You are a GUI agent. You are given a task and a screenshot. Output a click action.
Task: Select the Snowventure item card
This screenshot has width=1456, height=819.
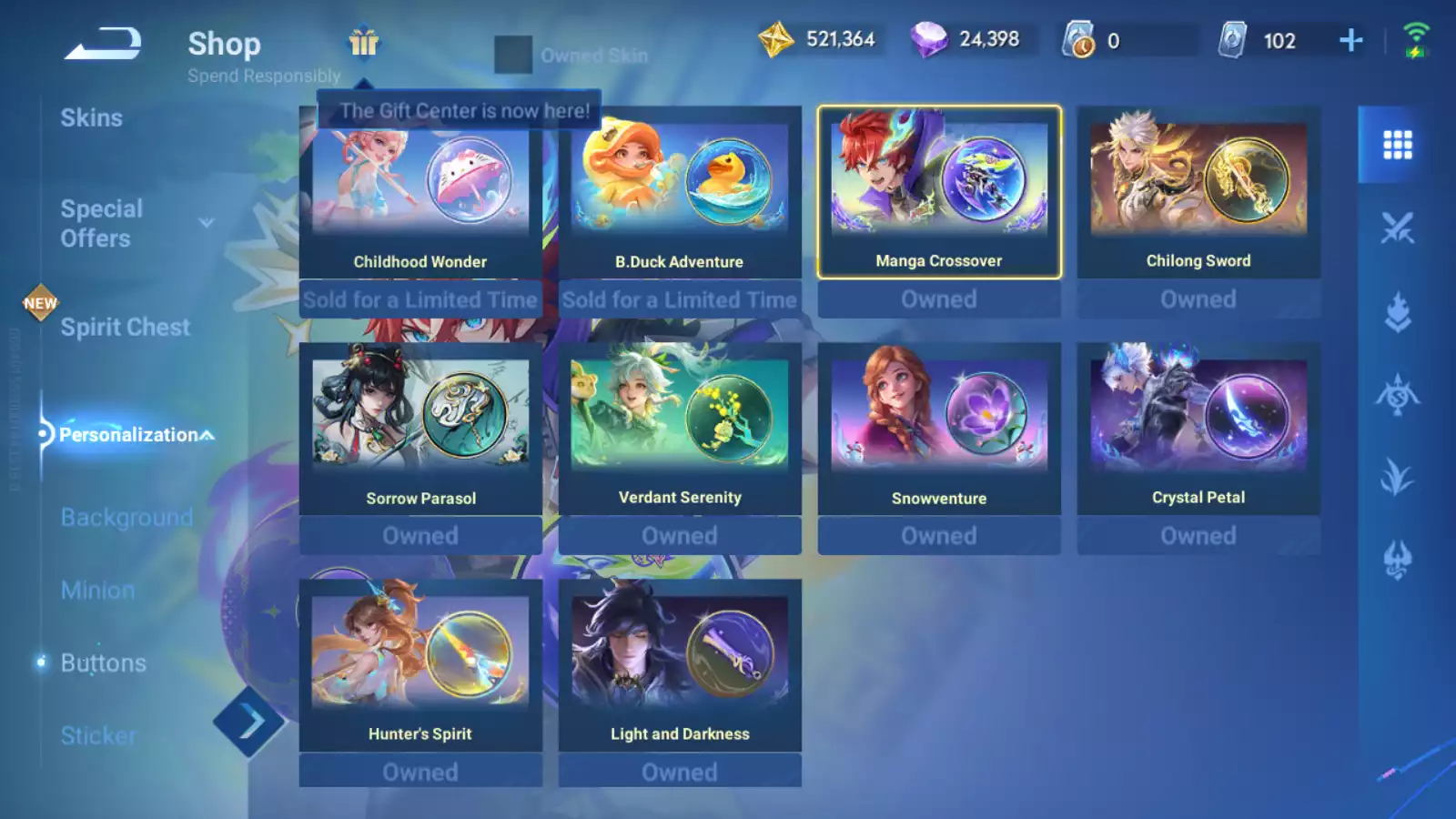[939, 430]
